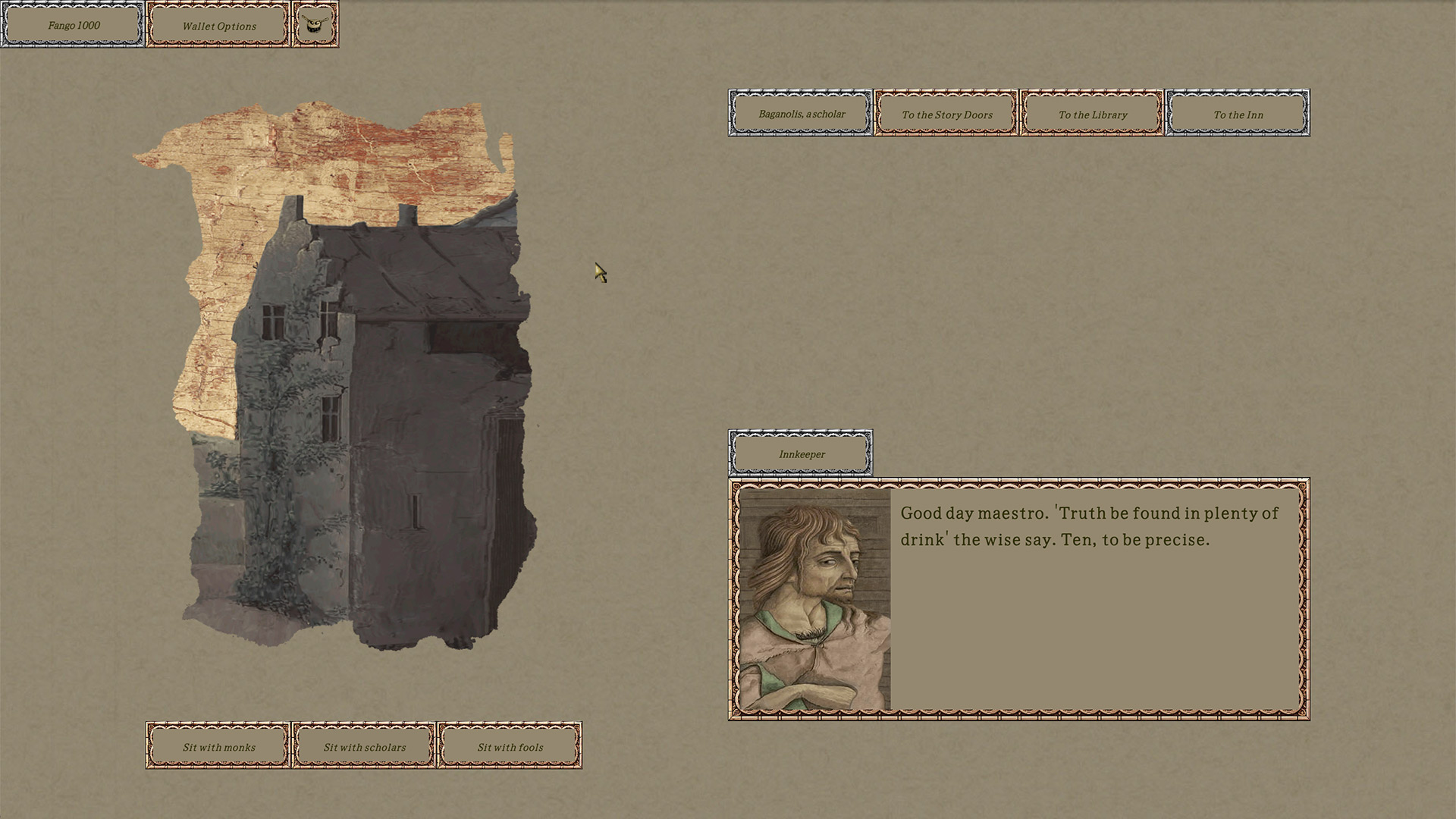
Task: Choose Sit with monks
Action: 218,746
